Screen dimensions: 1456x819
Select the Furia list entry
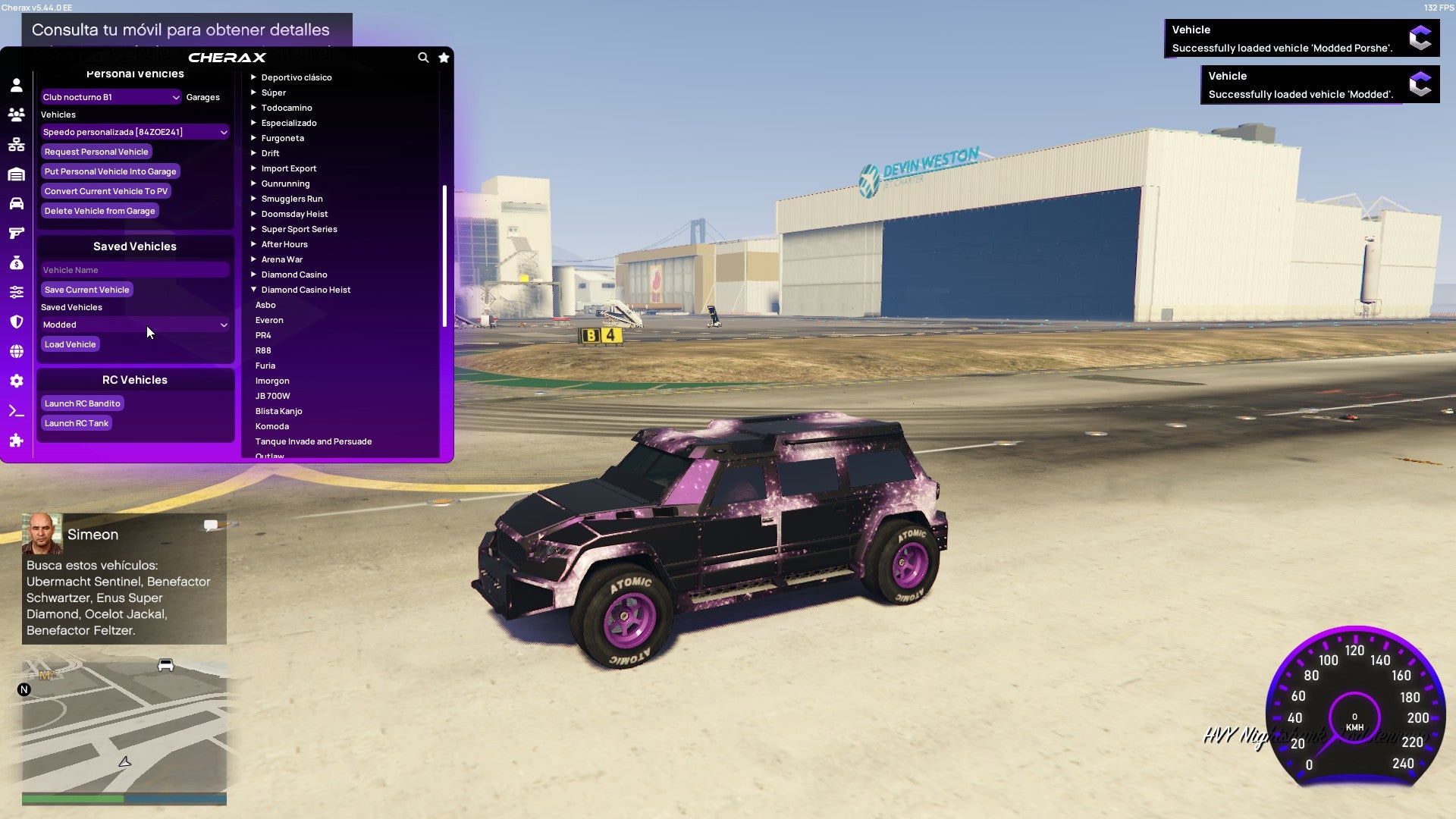(x=266, y=366)
